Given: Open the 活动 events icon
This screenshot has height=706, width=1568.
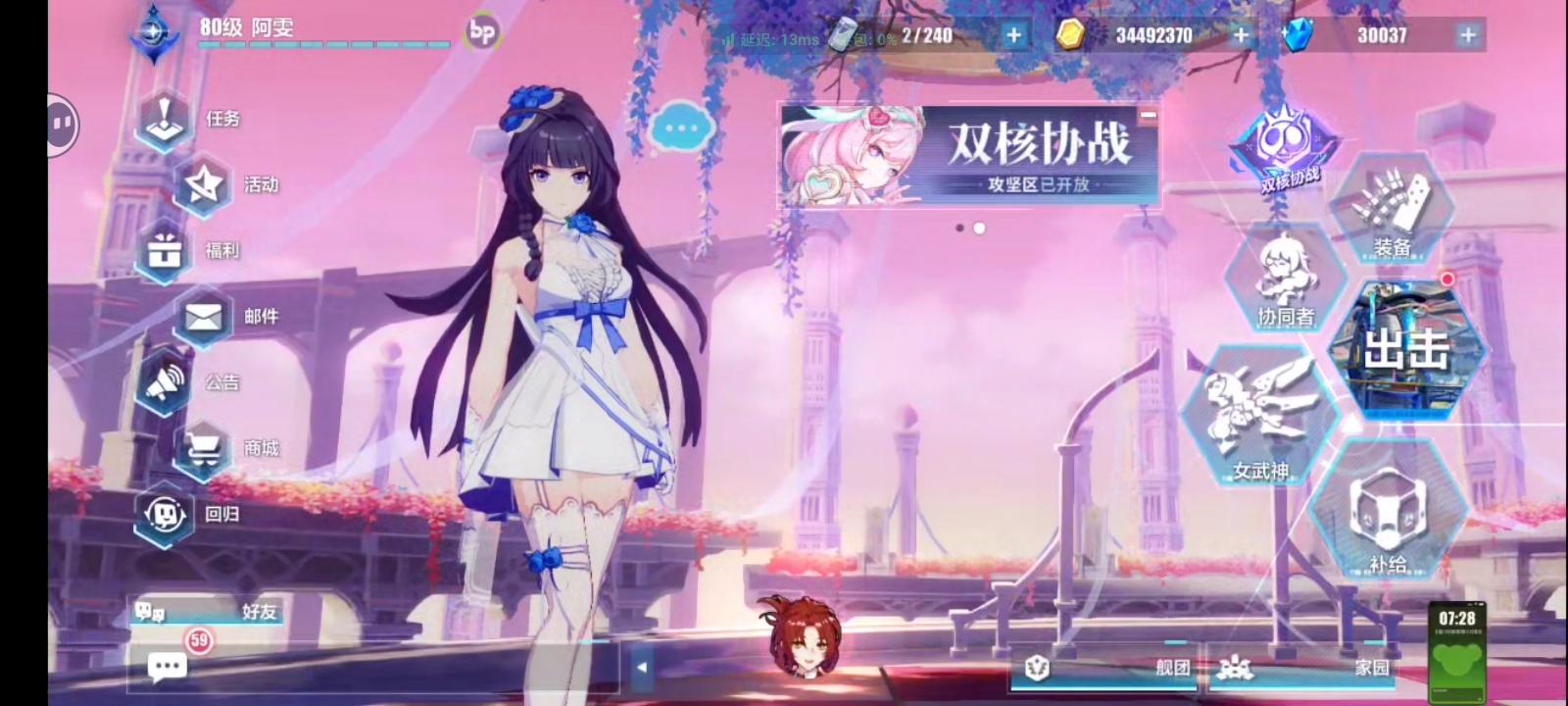Looking at the screenshot, I should coord(203,185).
